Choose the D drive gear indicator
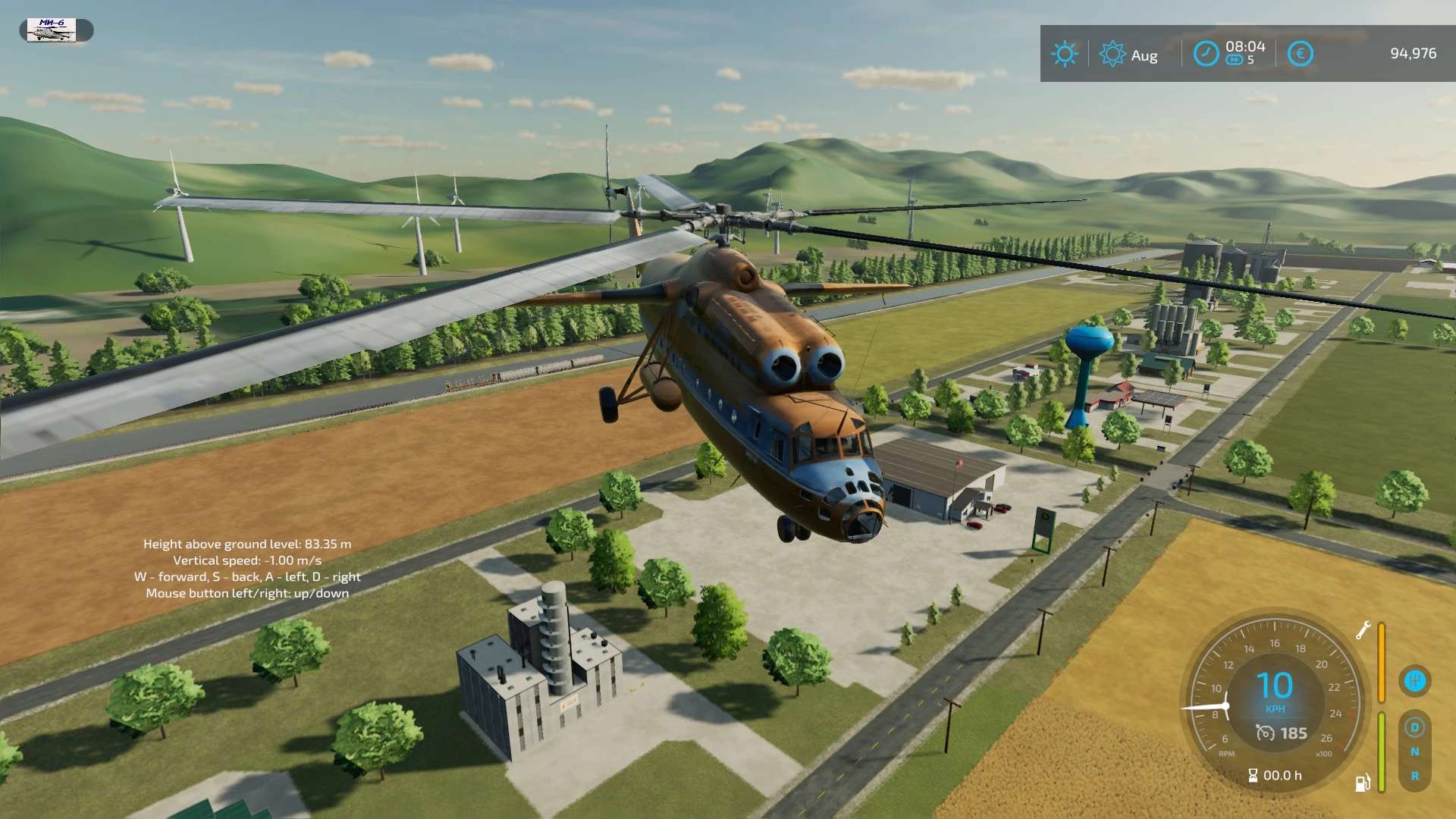Screen dimensions: 1456x819 [x=1414, y=727]
